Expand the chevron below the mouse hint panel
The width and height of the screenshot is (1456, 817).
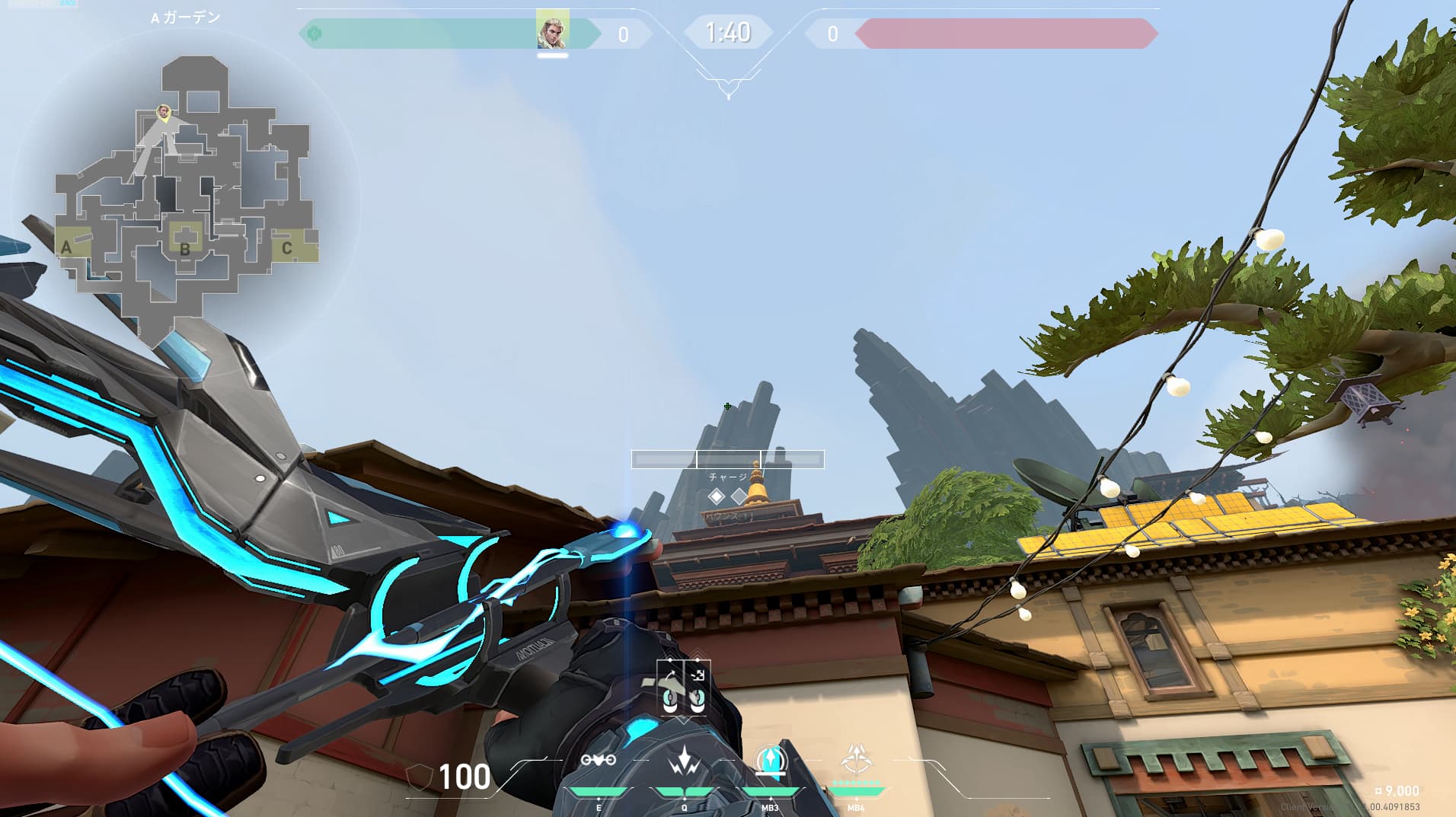click(684, 720)
